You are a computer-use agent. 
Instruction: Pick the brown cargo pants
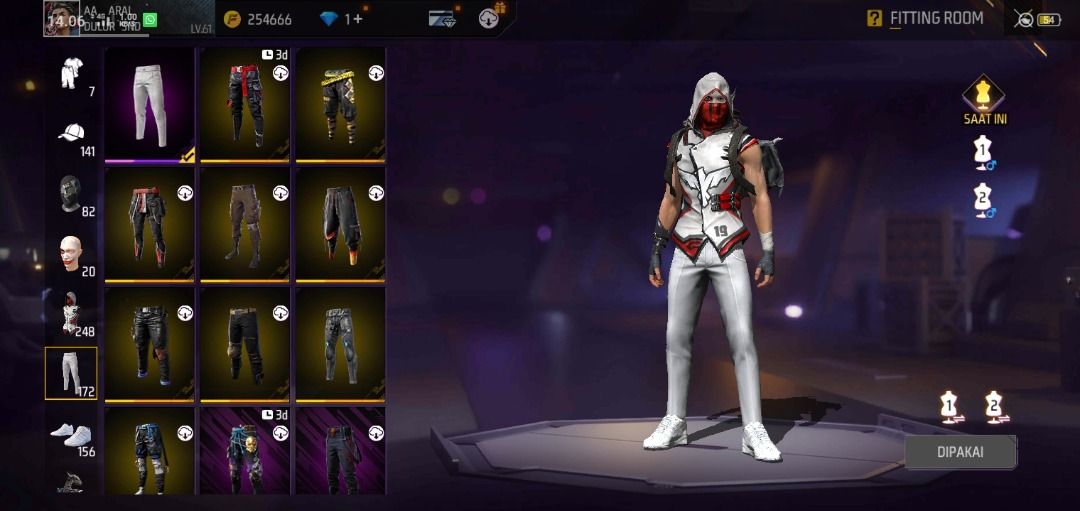pos(245,223)
